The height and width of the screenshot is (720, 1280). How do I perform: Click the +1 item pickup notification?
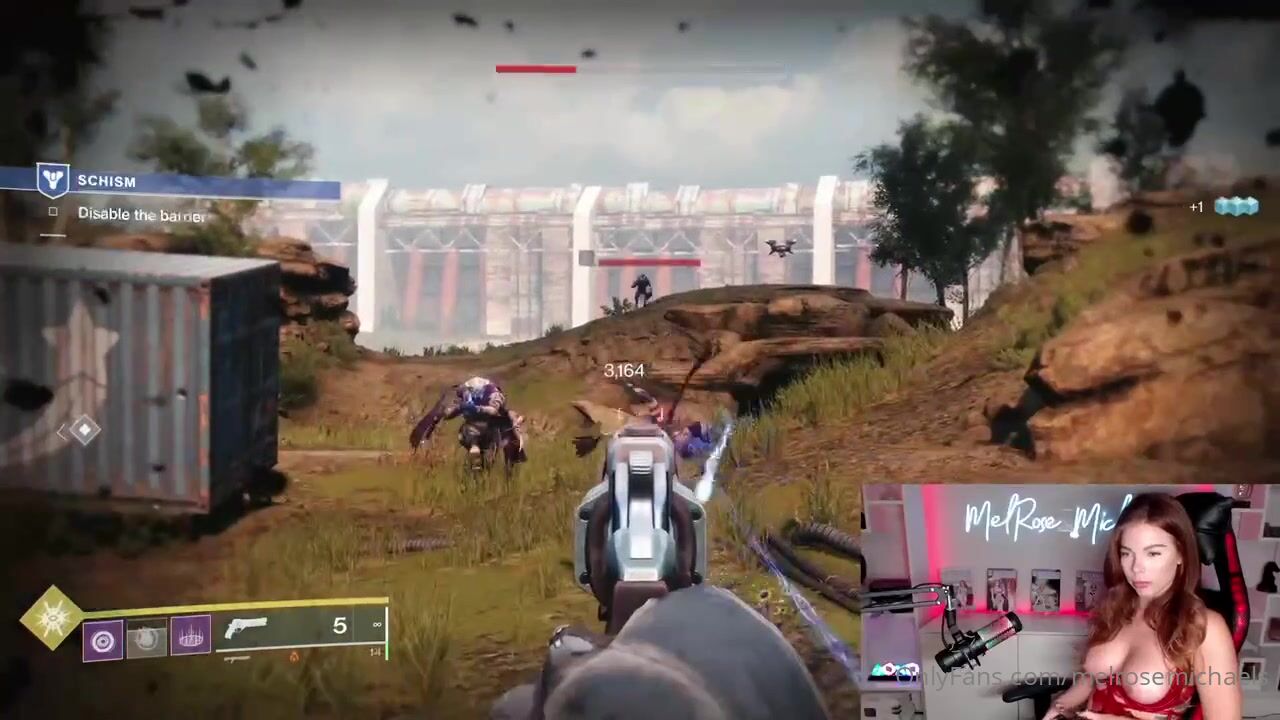pos(1222,207)
